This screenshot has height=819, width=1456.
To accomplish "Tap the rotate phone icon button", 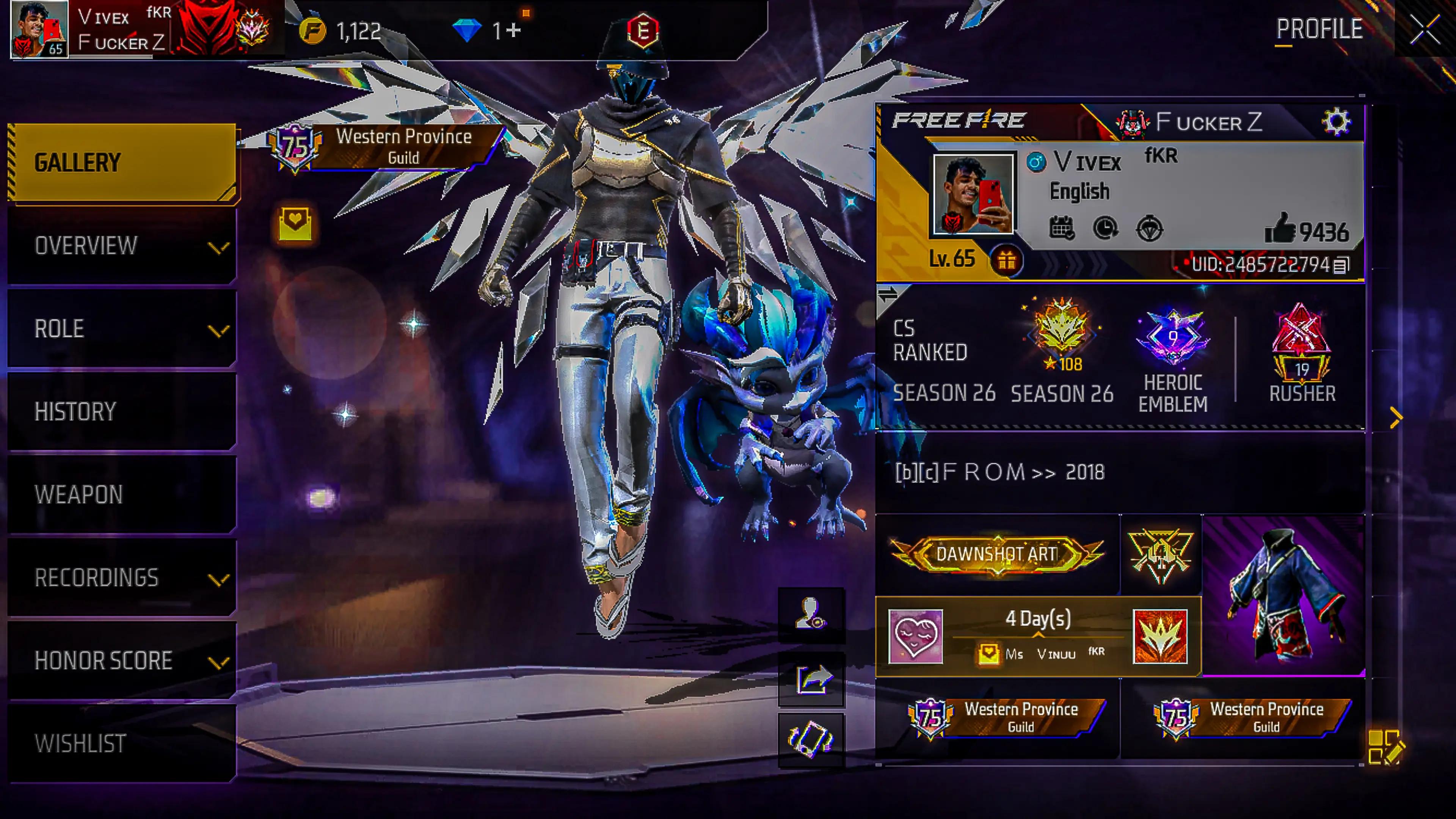I will point(812,739).
